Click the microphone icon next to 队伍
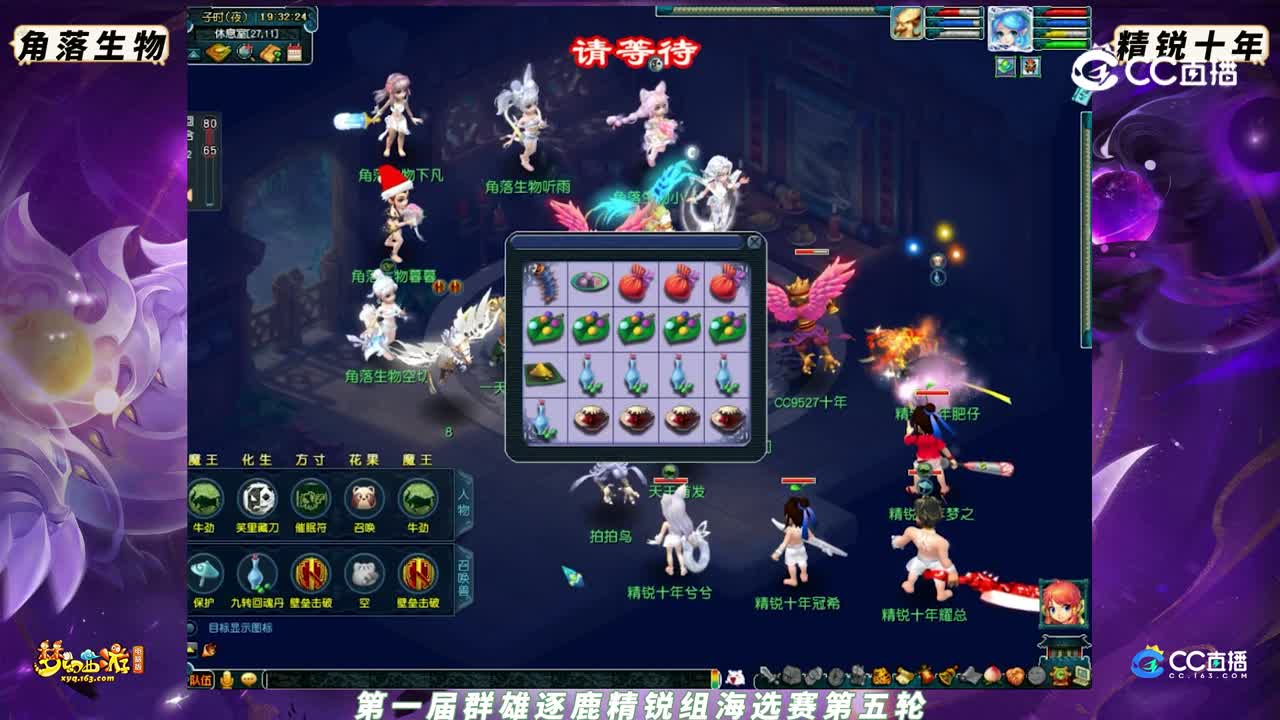The height and width of the screenshot is (720, 1280). (227, 680)
